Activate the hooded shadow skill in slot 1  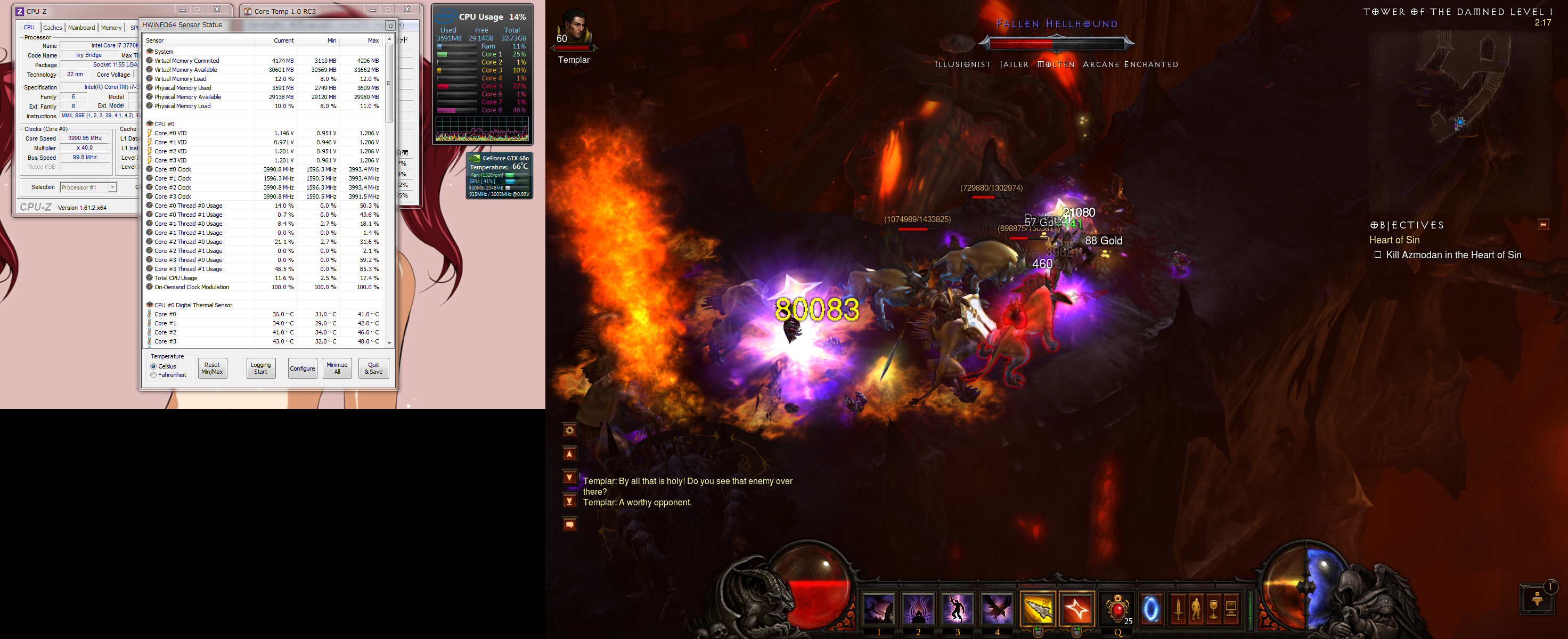(x=879, y=609)
